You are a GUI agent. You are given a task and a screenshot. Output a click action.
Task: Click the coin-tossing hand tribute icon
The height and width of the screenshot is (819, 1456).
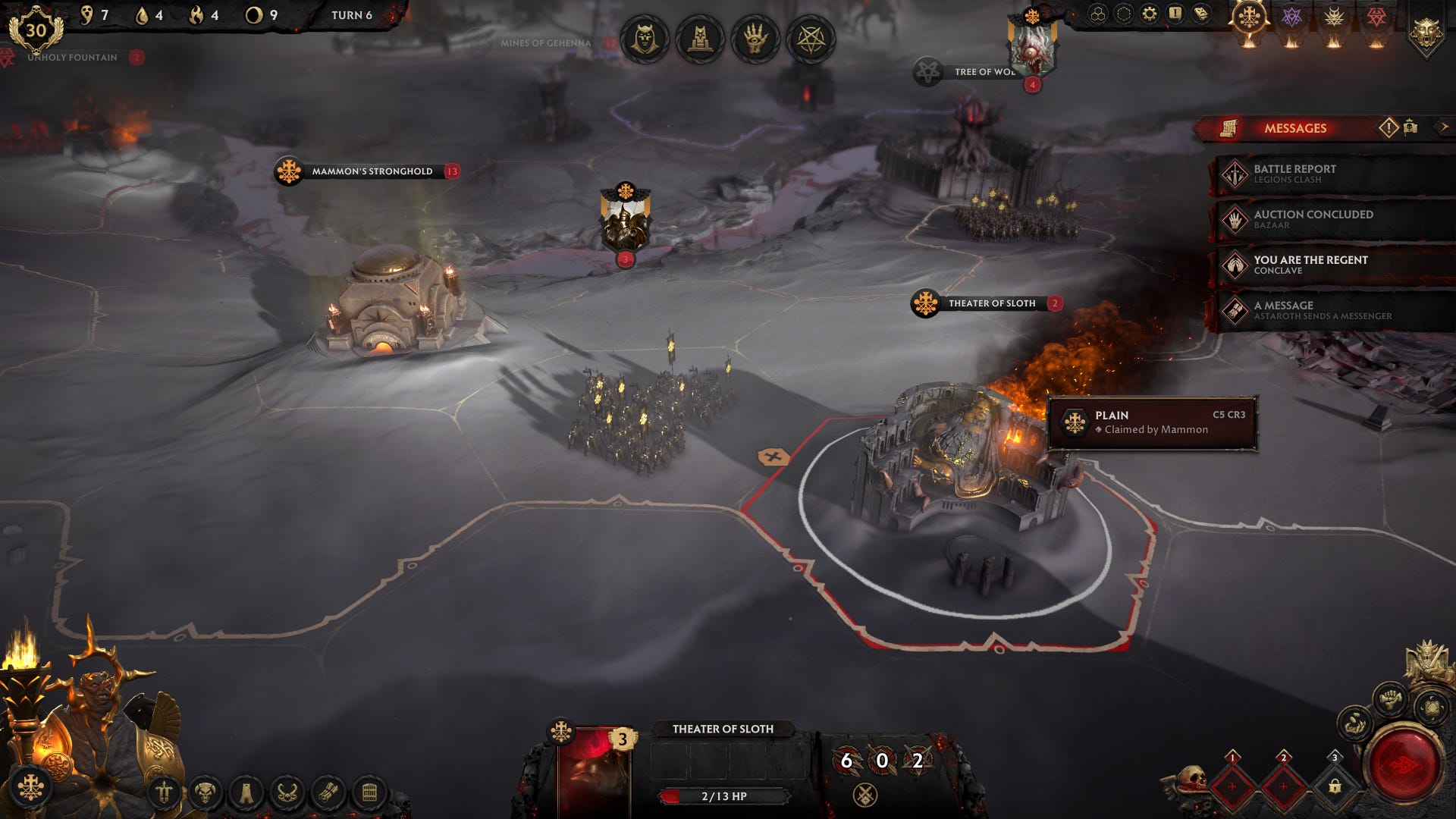(x=1354, y=723)
